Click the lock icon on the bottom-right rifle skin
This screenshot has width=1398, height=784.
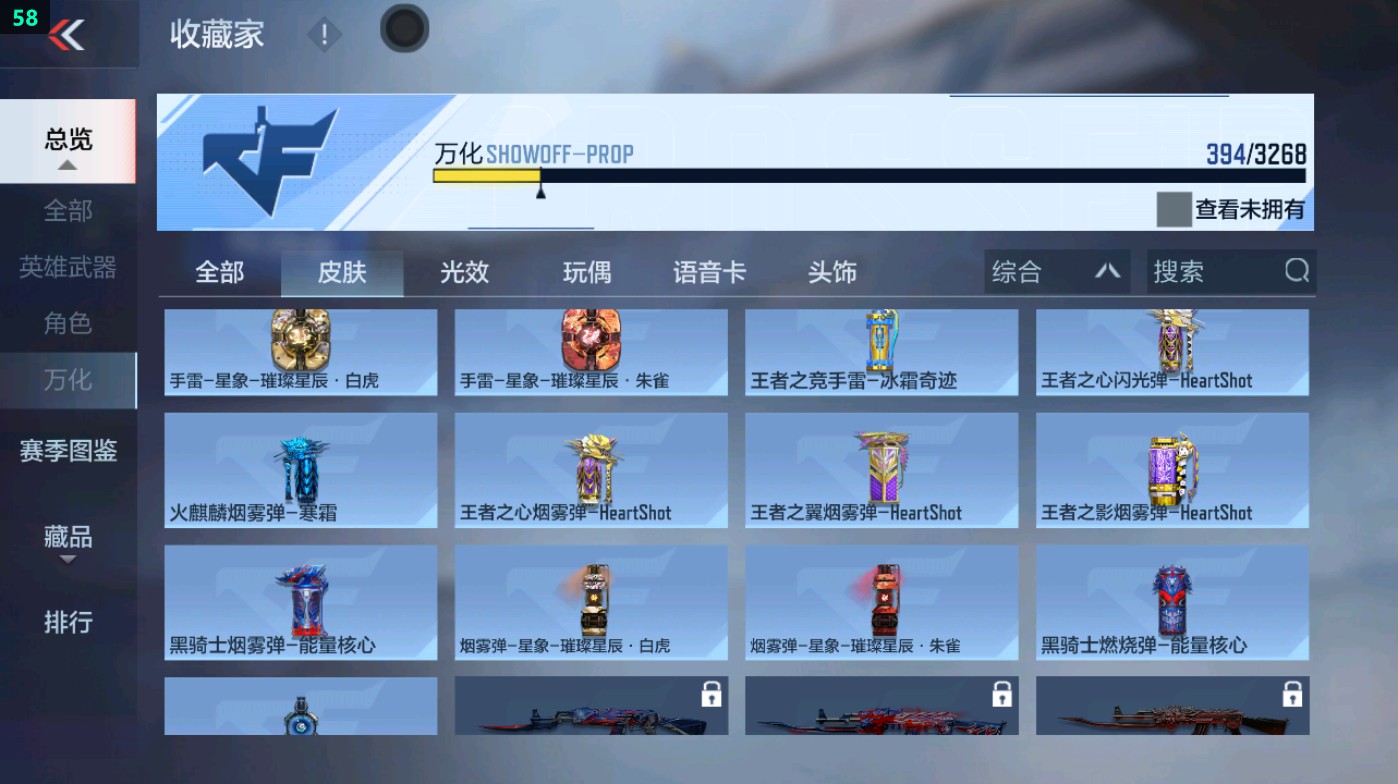(x=1293, y=695)
